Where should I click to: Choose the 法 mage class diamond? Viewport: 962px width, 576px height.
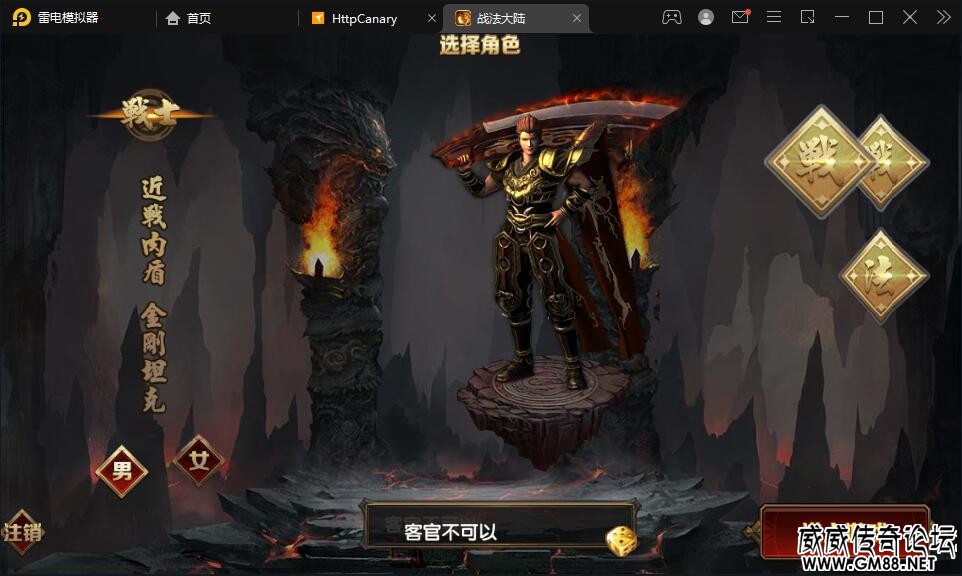point(882,276)
